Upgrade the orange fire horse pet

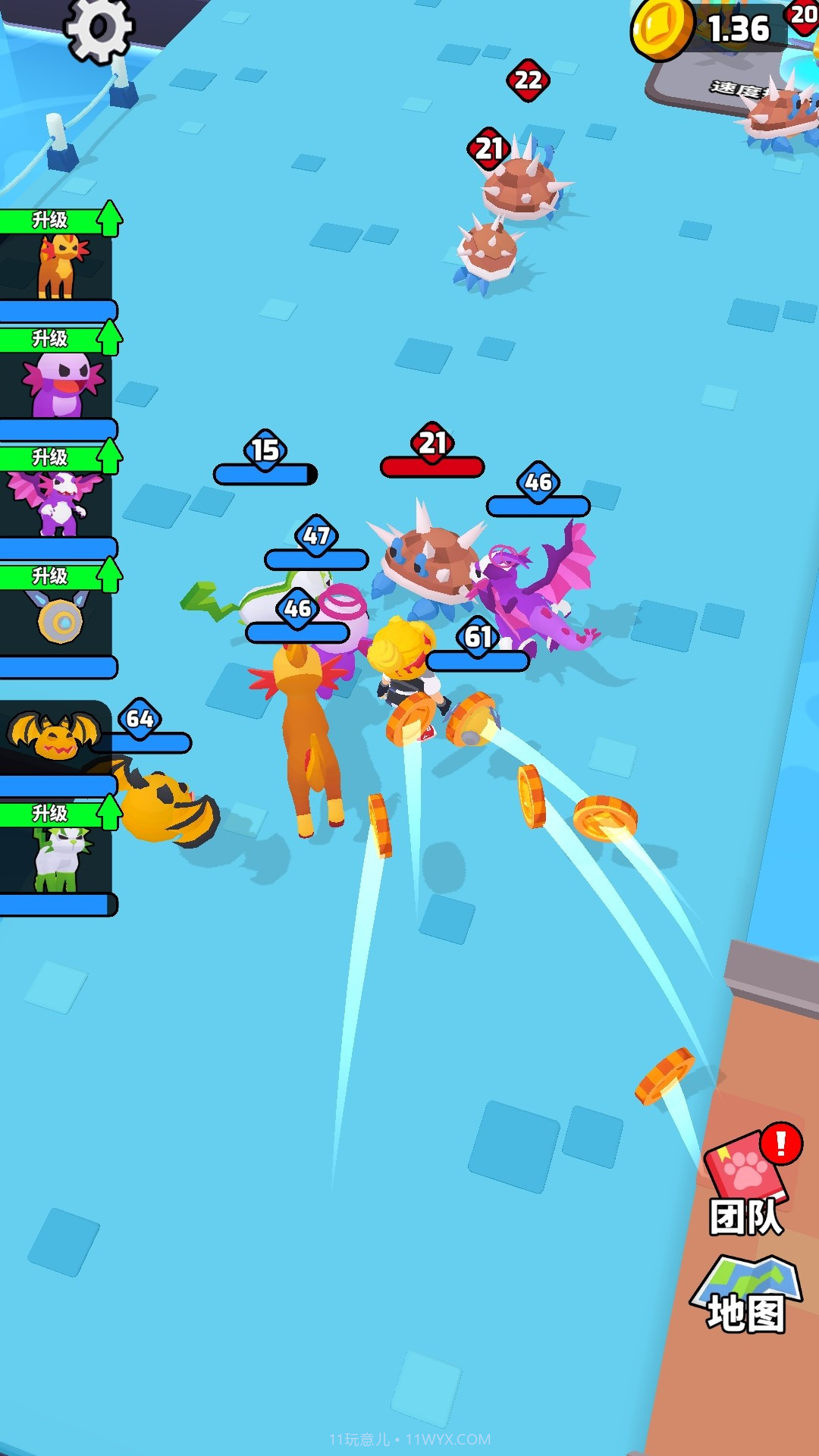point(59,221)
